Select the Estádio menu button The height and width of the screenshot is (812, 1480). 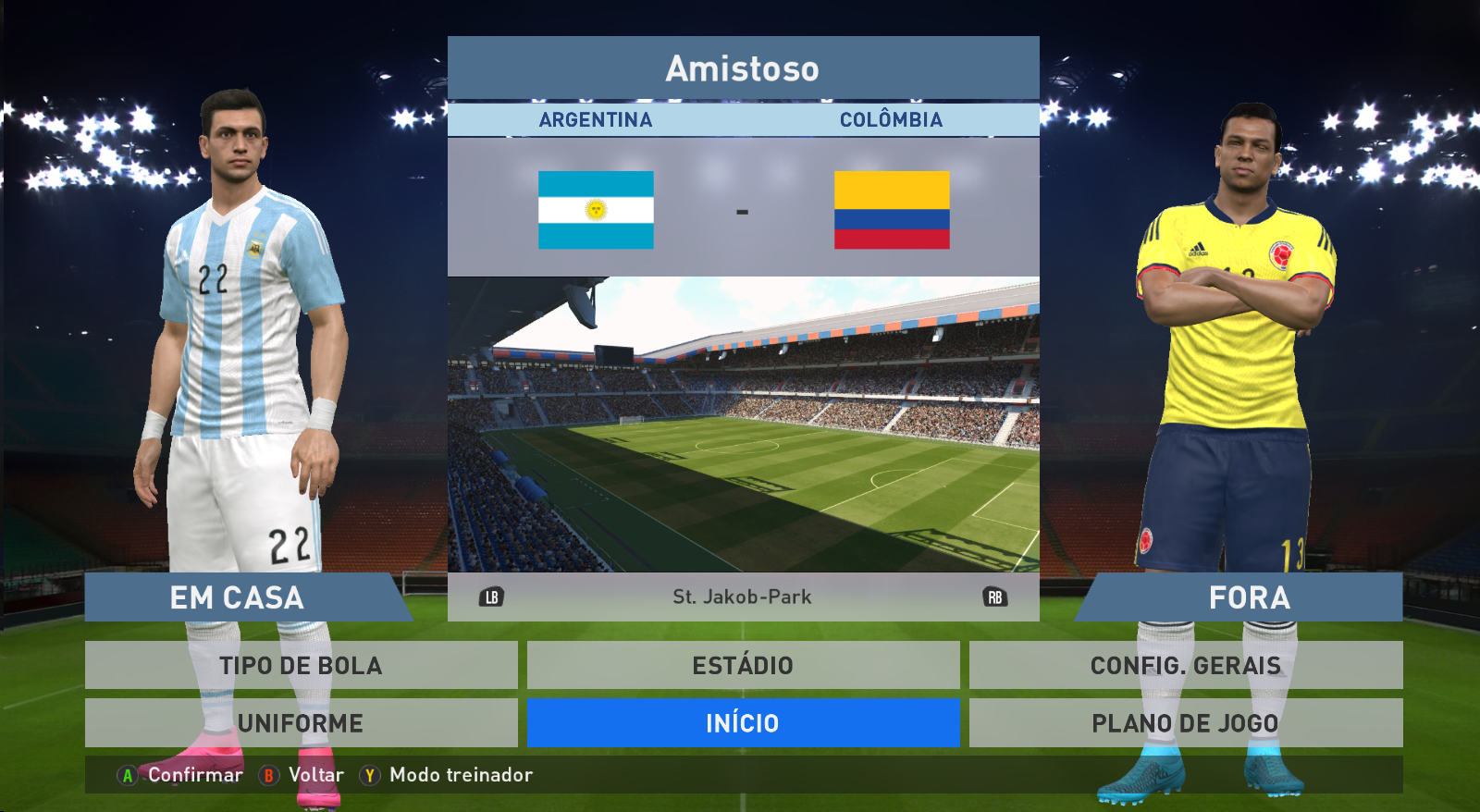[x=743, y=665]
